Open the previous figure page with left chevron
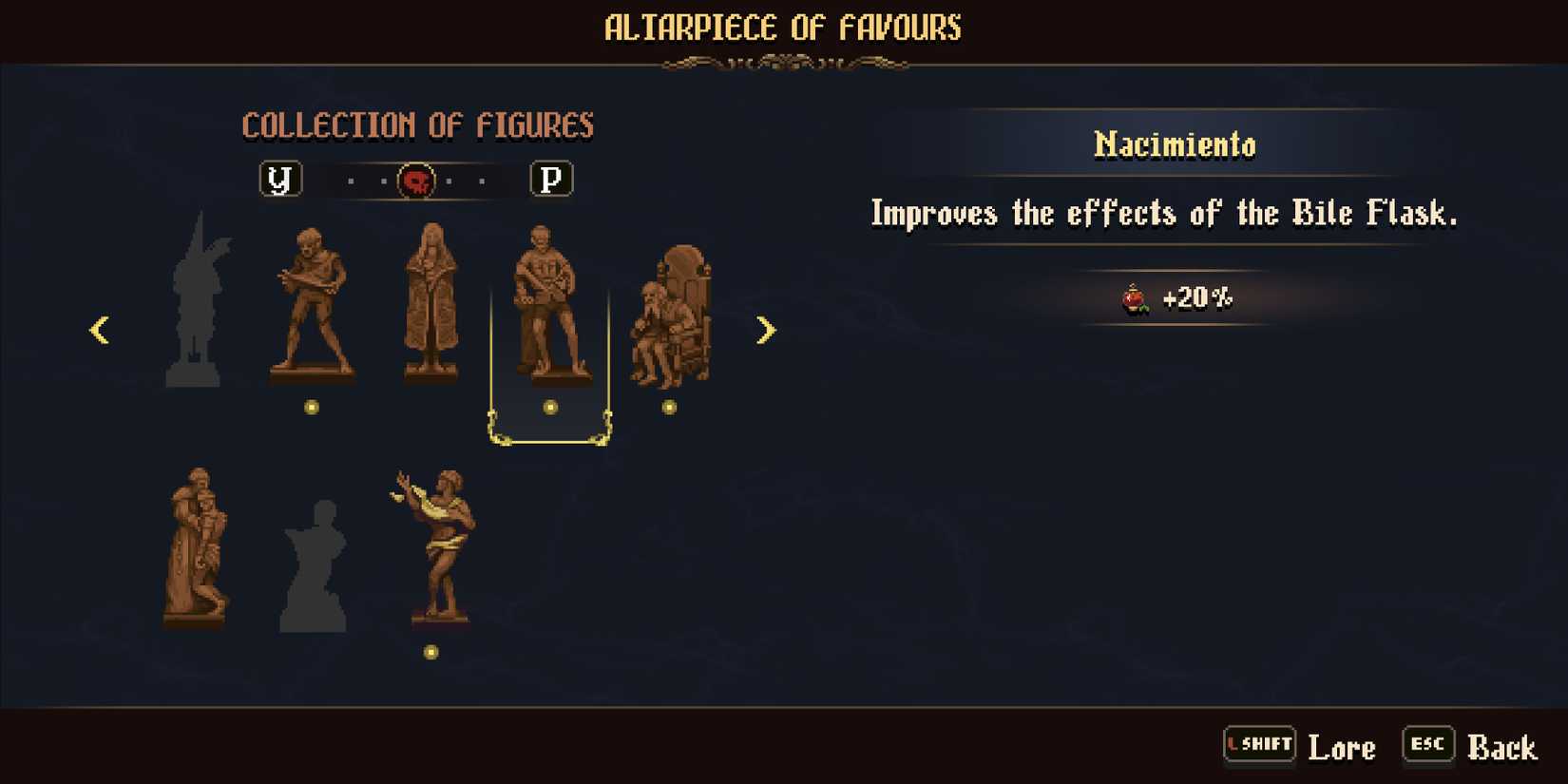The image size is (1568, 784). tap(99, 330)
